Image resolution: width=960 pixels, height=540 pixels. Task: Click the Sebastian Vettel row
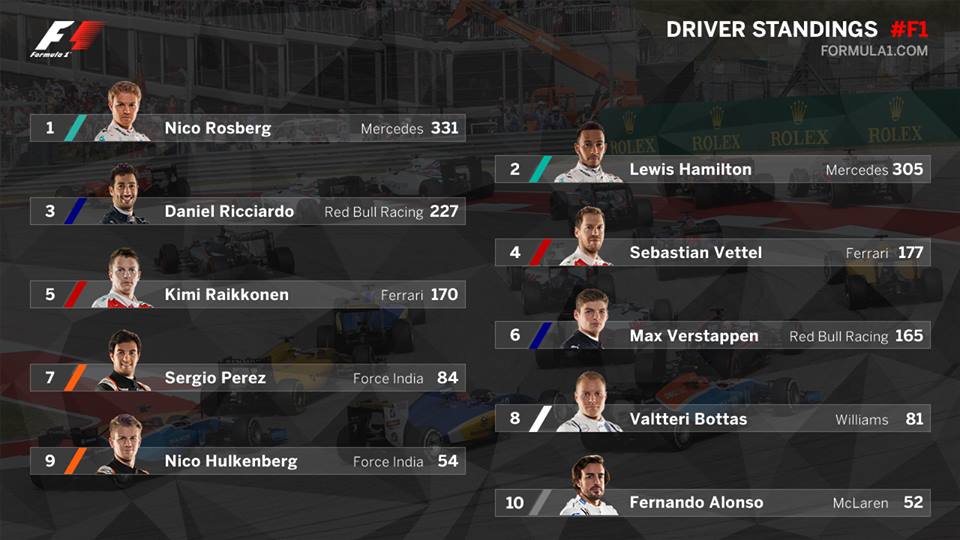712,253
